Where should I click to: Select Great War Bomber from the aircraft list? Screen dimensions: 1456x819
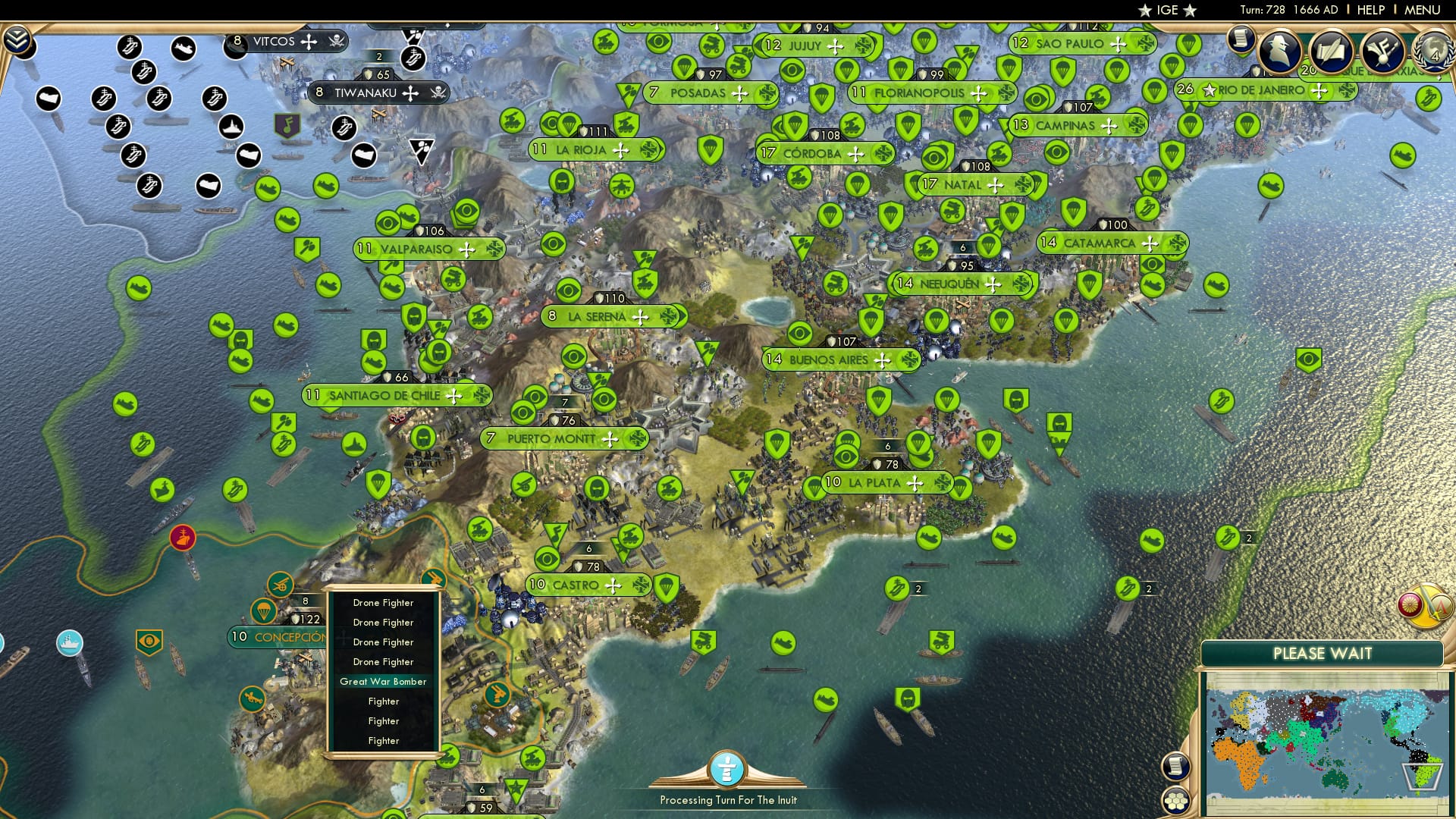(384, 682)
